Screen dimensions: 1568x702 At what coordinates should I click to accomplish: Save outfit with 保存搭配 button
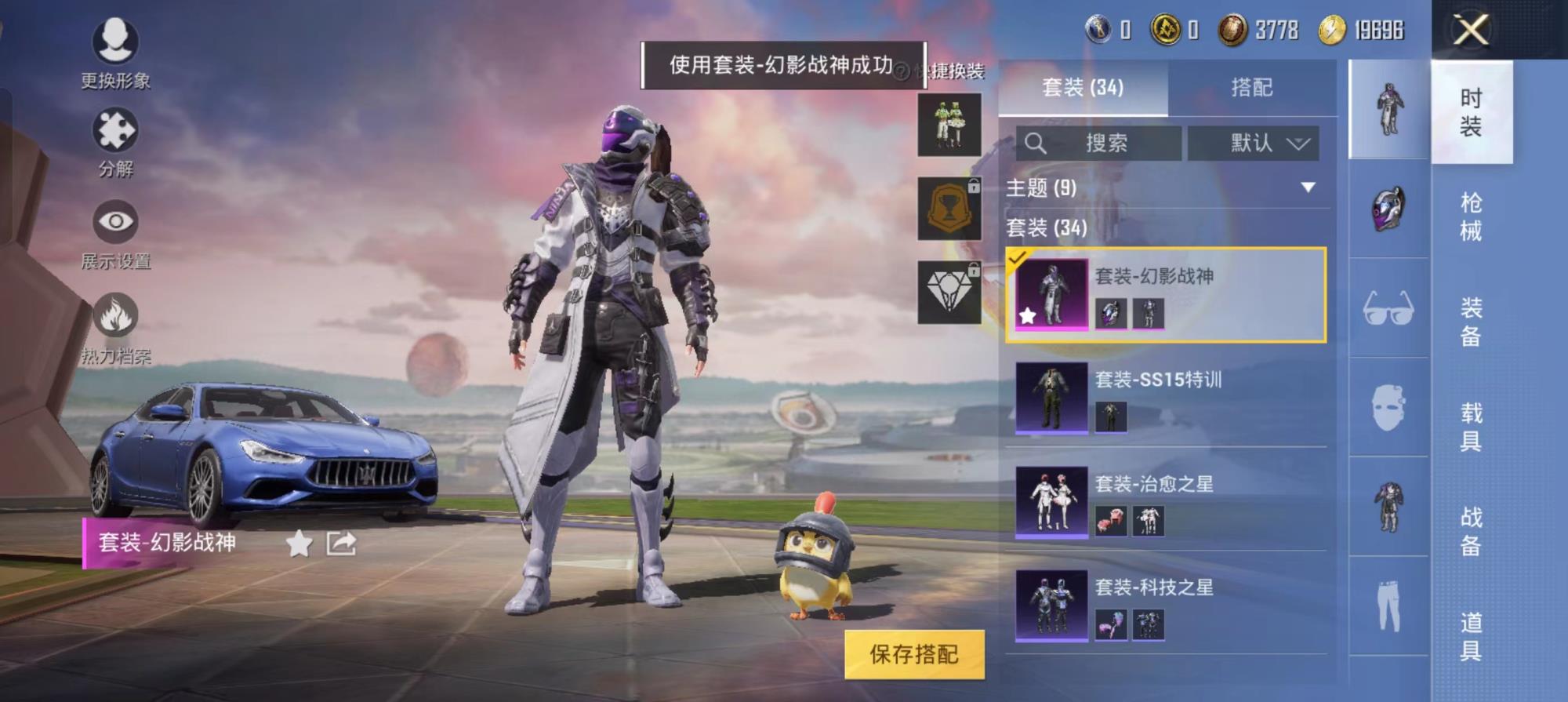tap(914, 653)
